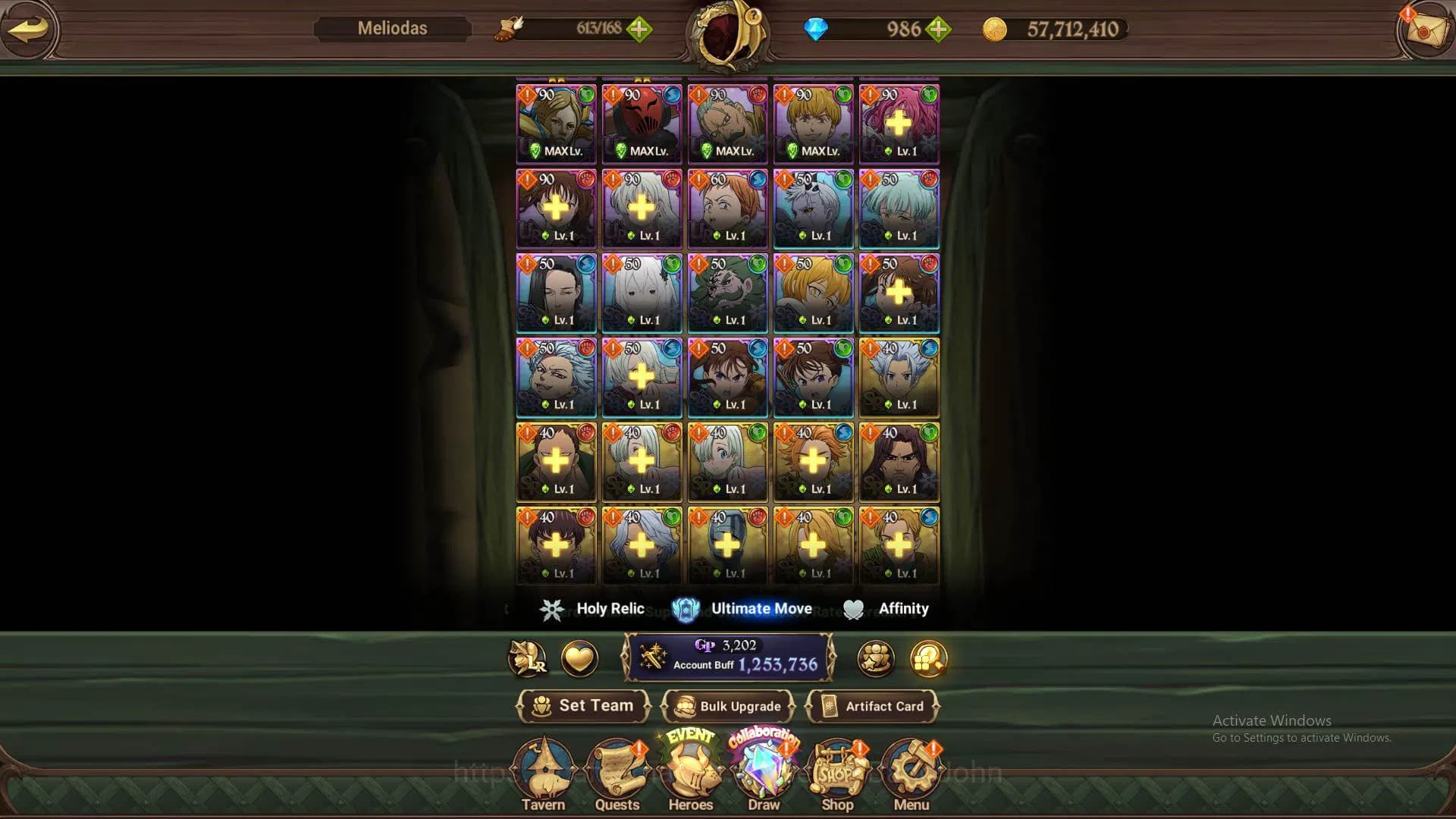
Task: Click the golden heart icon
Action: (x=579, y=658)
